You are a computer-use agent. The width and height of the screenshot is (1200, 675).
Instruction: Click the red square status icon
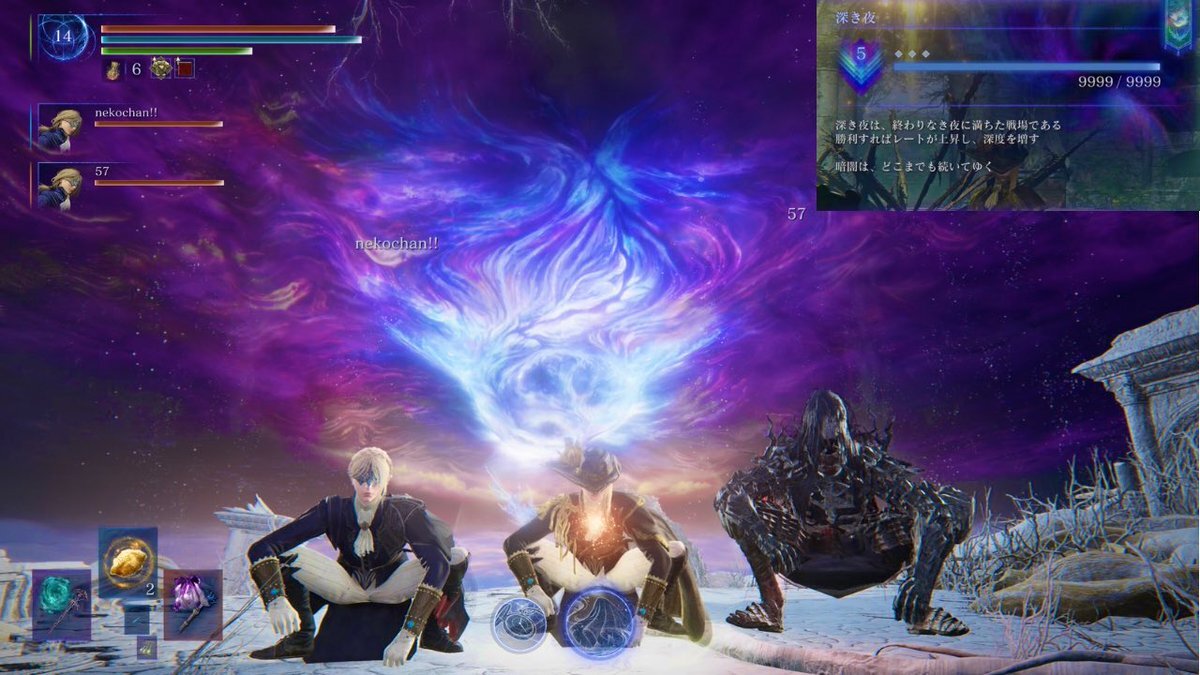pyautogui.click(x=185, y=68)
